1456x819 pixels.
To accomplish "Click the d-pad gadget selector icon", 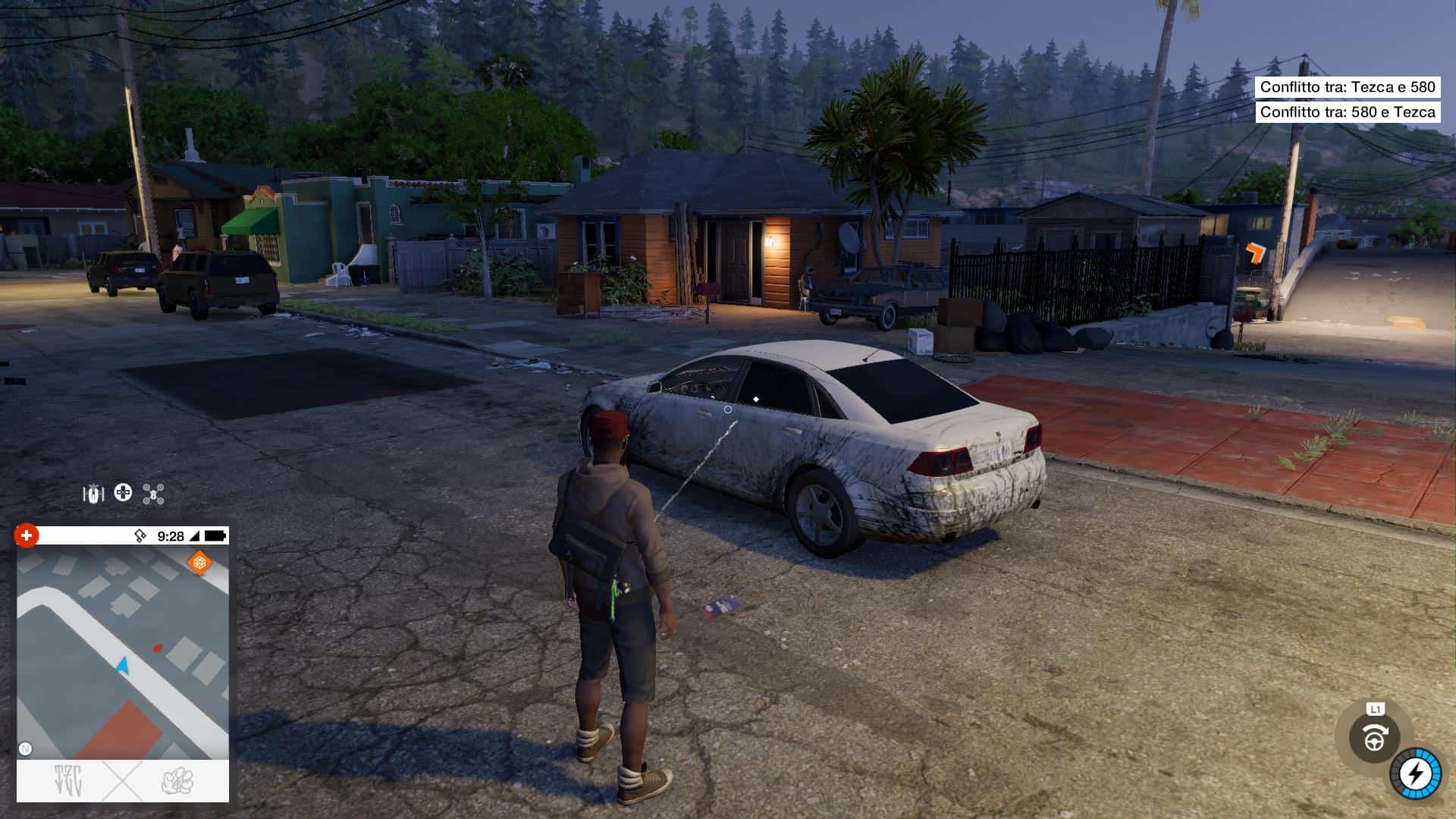I will (x=123, y=493).
